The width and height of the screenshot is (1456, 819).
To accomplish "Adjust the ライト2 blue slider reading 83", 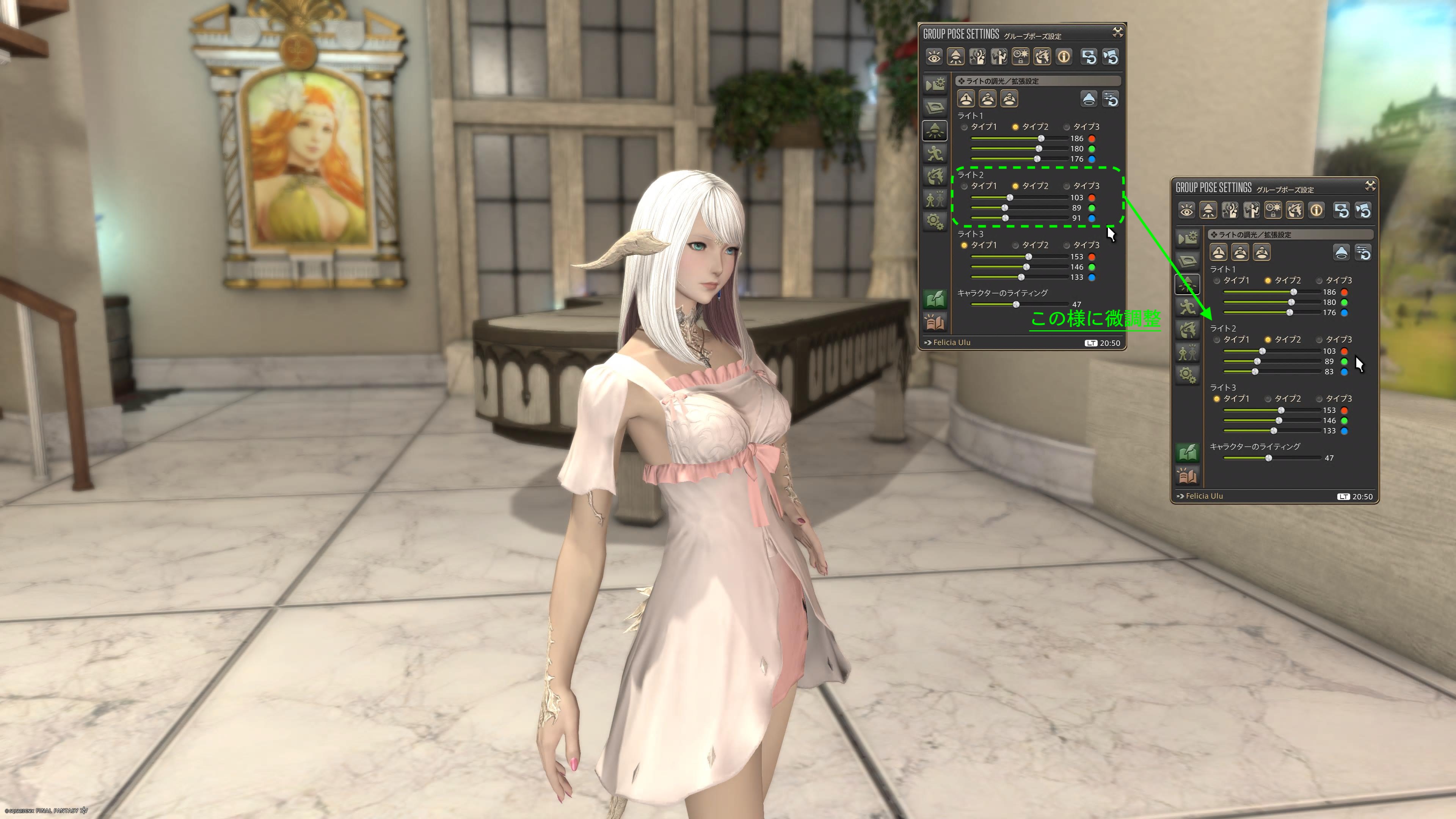I will tap(1255, 372).
